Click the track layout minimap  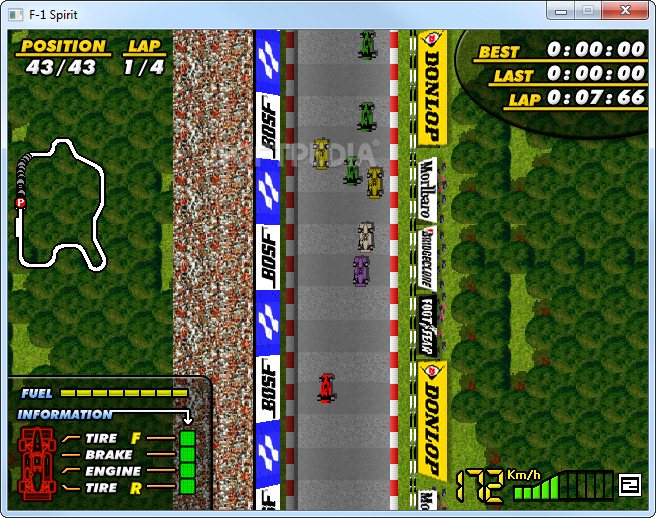coord(62,205)
